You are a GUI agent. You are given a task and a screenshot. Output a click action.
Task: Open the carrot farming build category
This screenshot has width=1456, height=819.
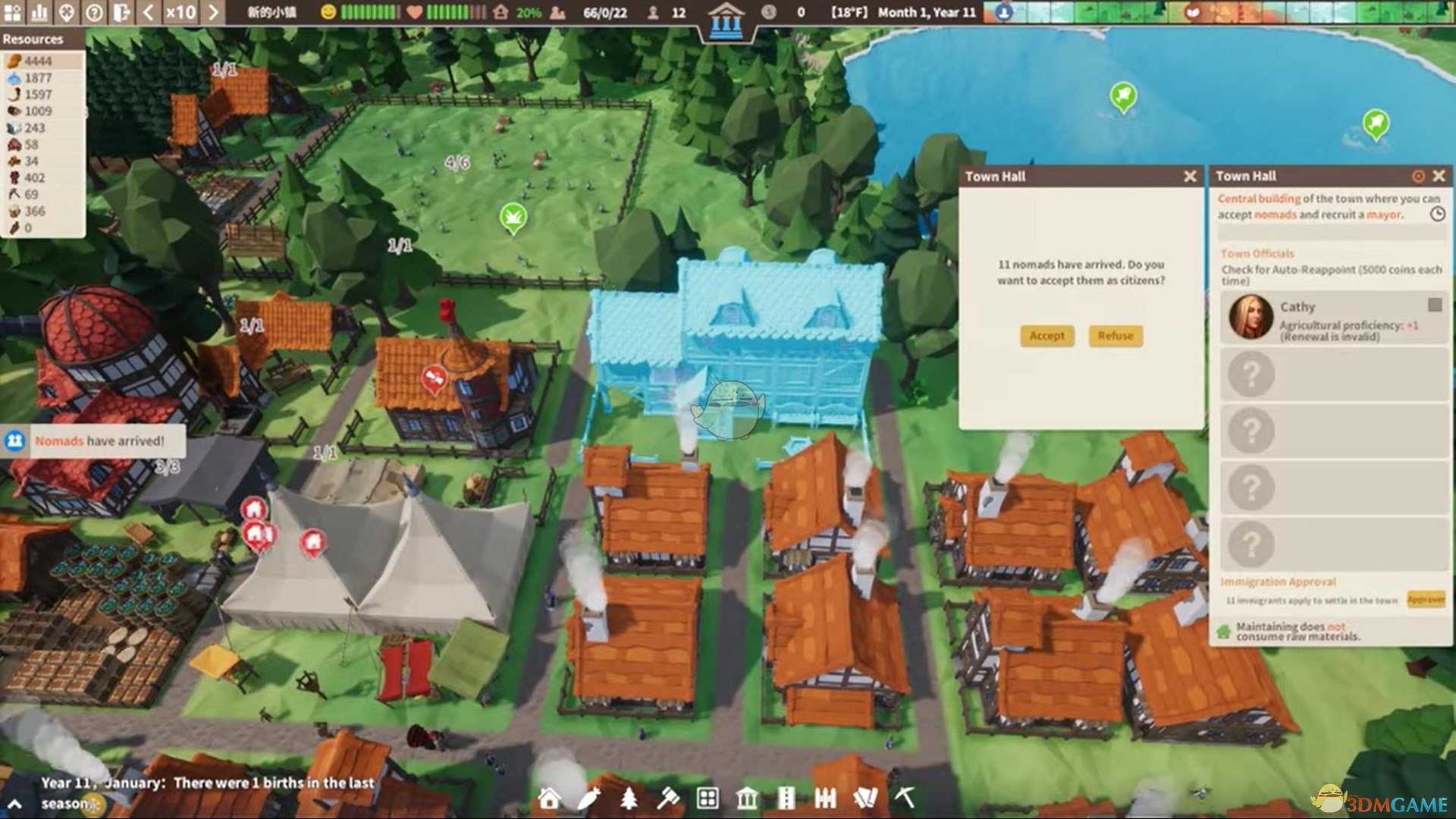tap(588, 798)
